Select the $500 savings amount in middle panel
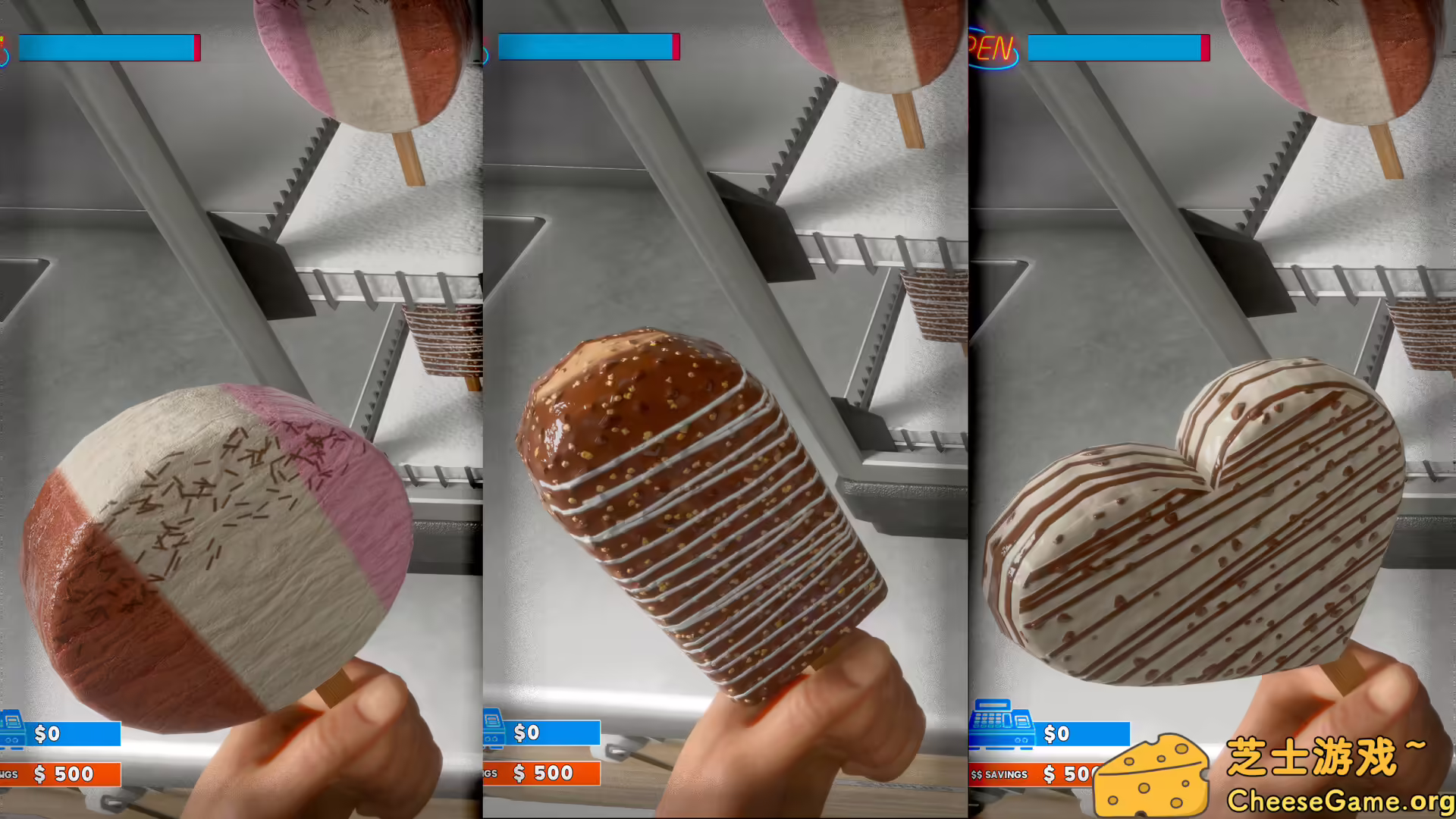Image resolution: width=1456 pixels, height=819 pixels. click(x=541, y=773)
